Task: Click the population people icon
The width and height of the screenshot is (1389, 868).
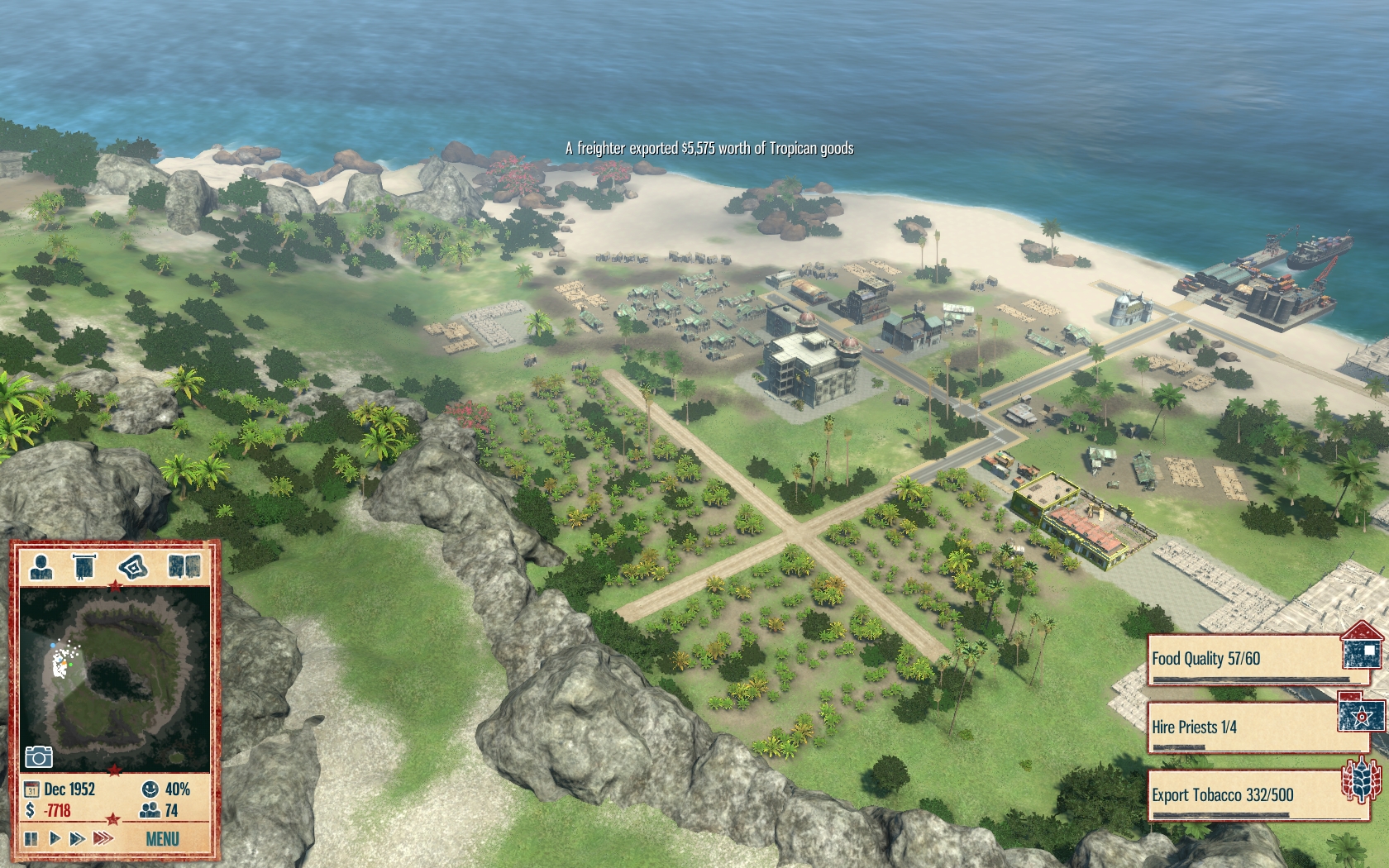Action: click(150, 811)
